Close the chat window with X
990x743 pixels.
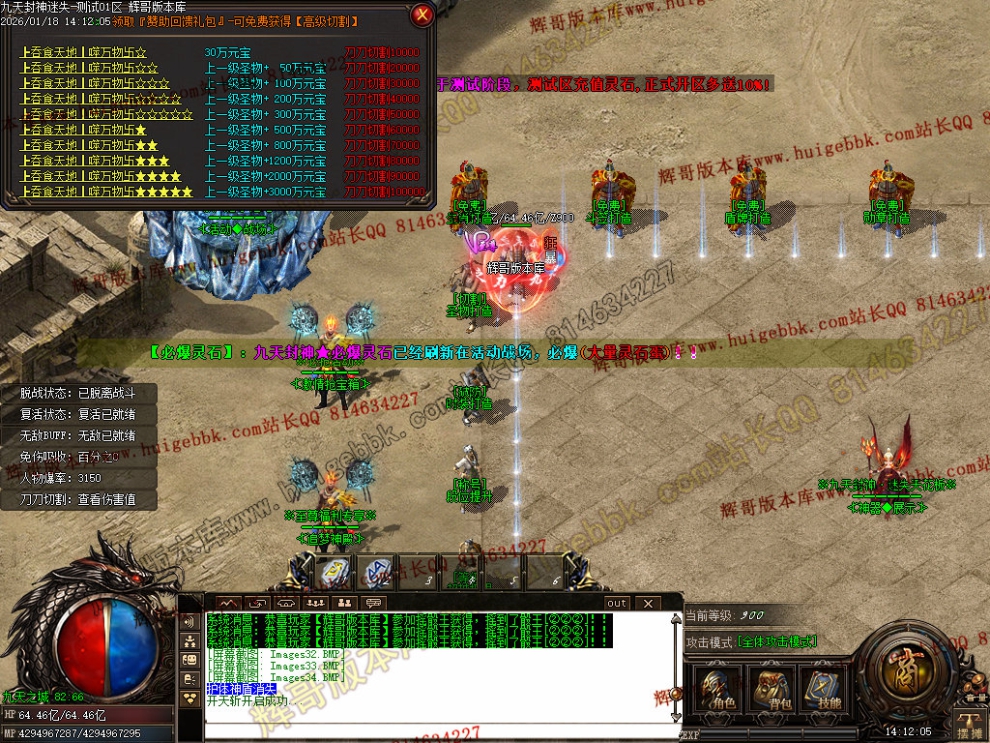tap(648, 603)
